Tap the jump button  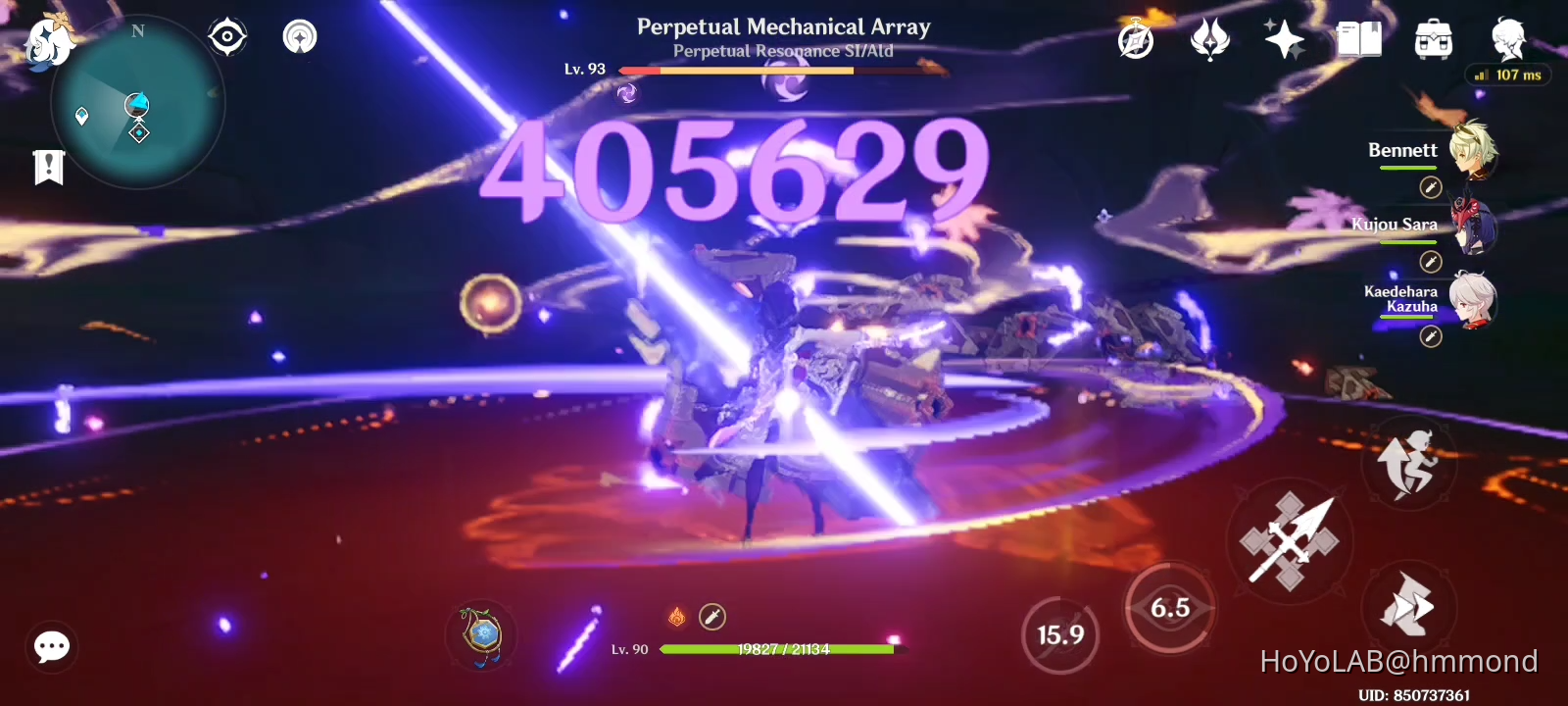(1408, 463)
